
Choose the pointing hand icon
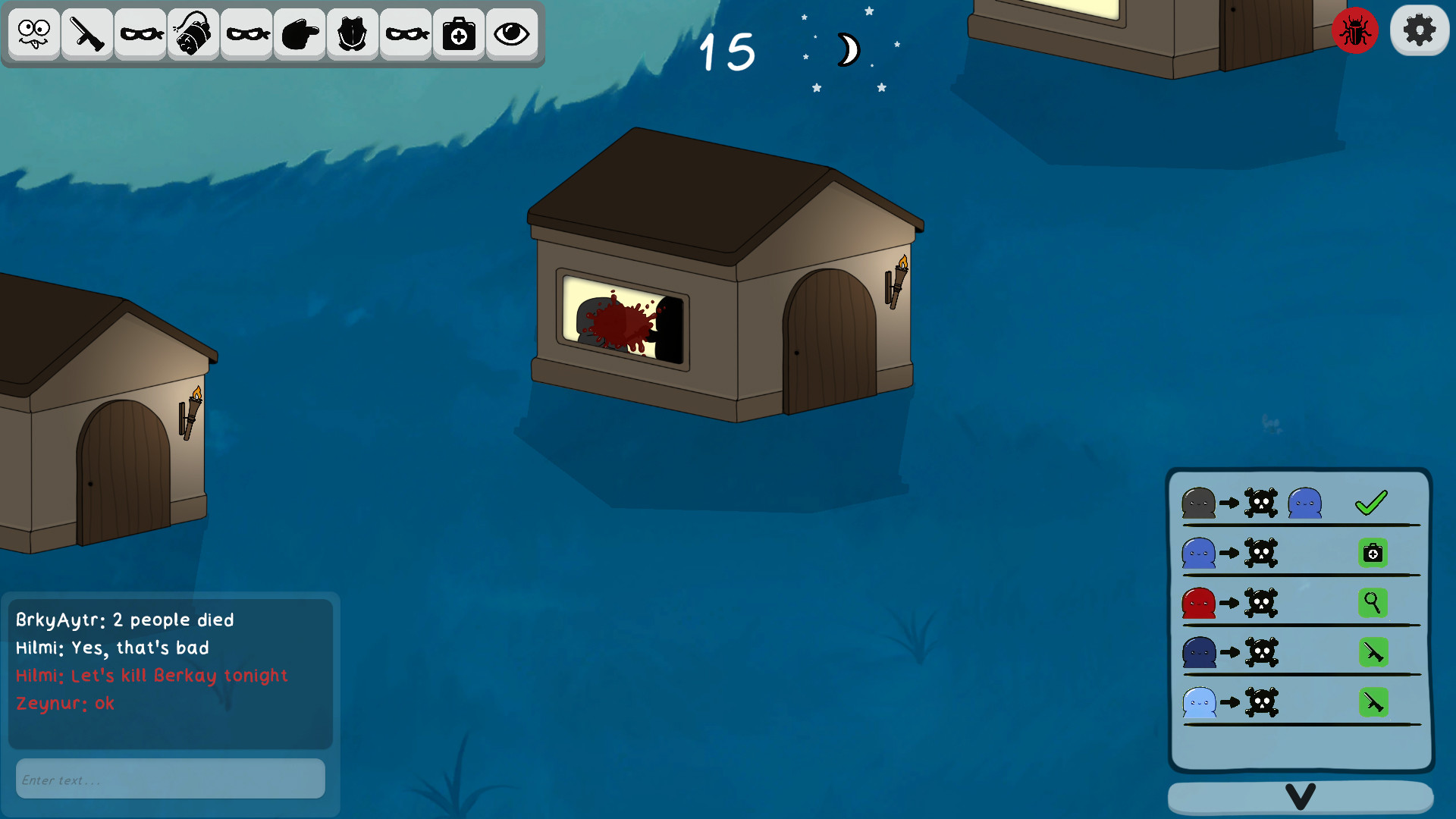pyautogui.click(x=299, y=33)
